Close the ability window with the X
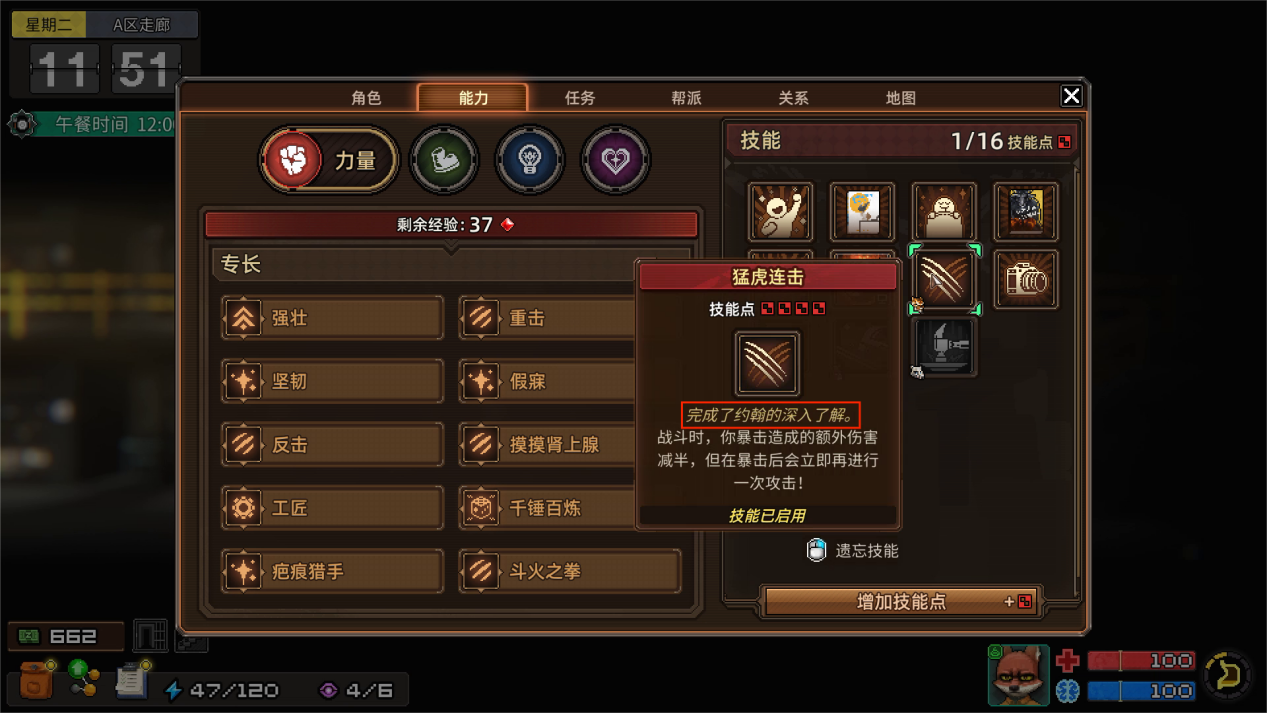Screen dimensions: 1267x713 coord(1071,96)
